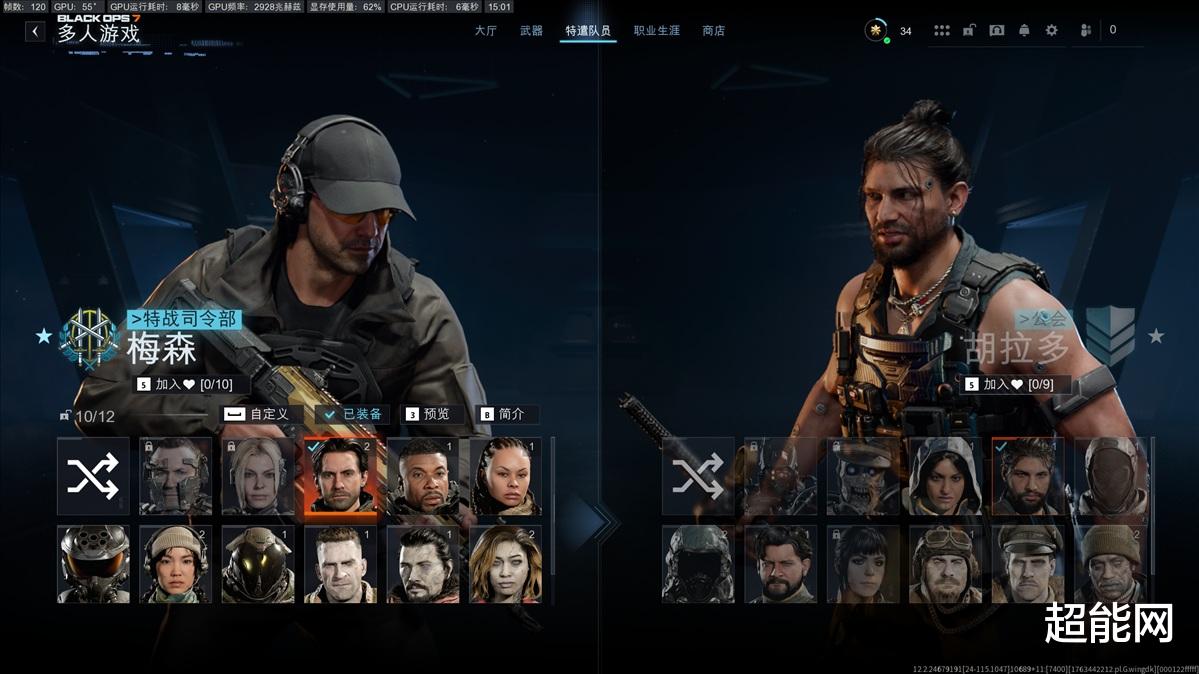
Task: Choose the hooded woman operator
Action: click(945, 476)
